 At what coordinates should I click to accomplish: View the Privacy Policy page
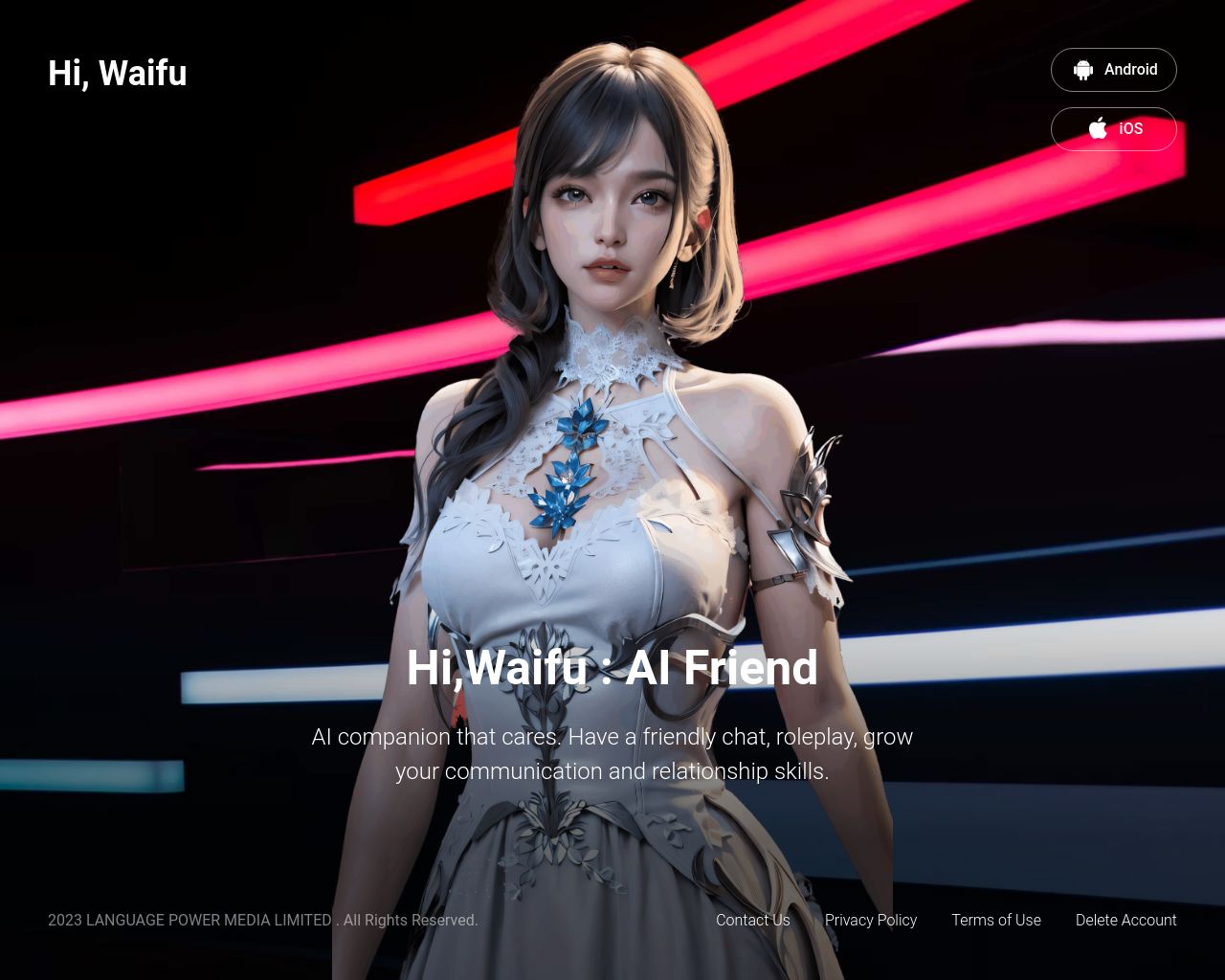(870, 920)
